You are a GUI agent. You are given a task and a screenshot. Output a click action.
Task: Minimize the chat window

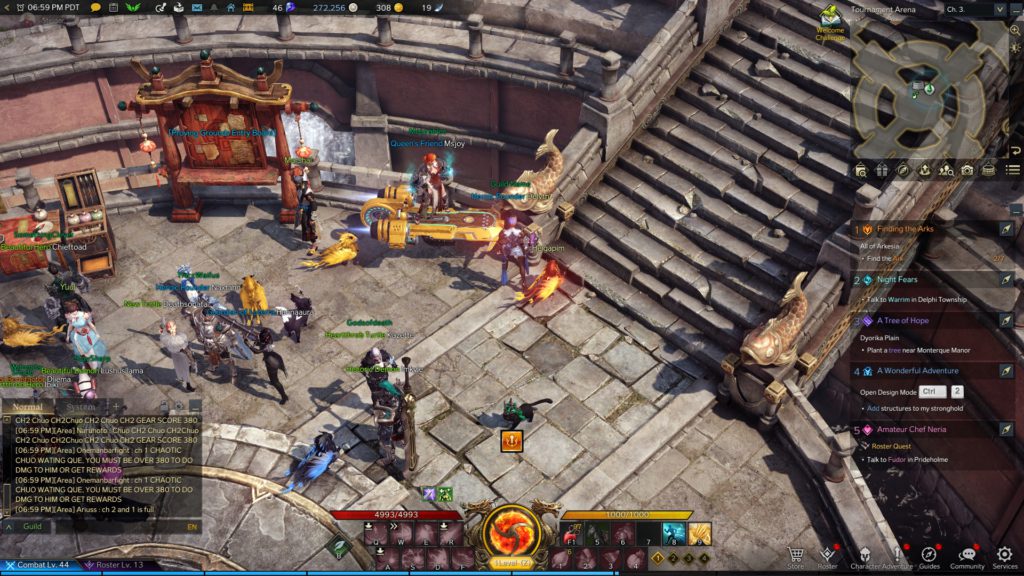[195, 407]
